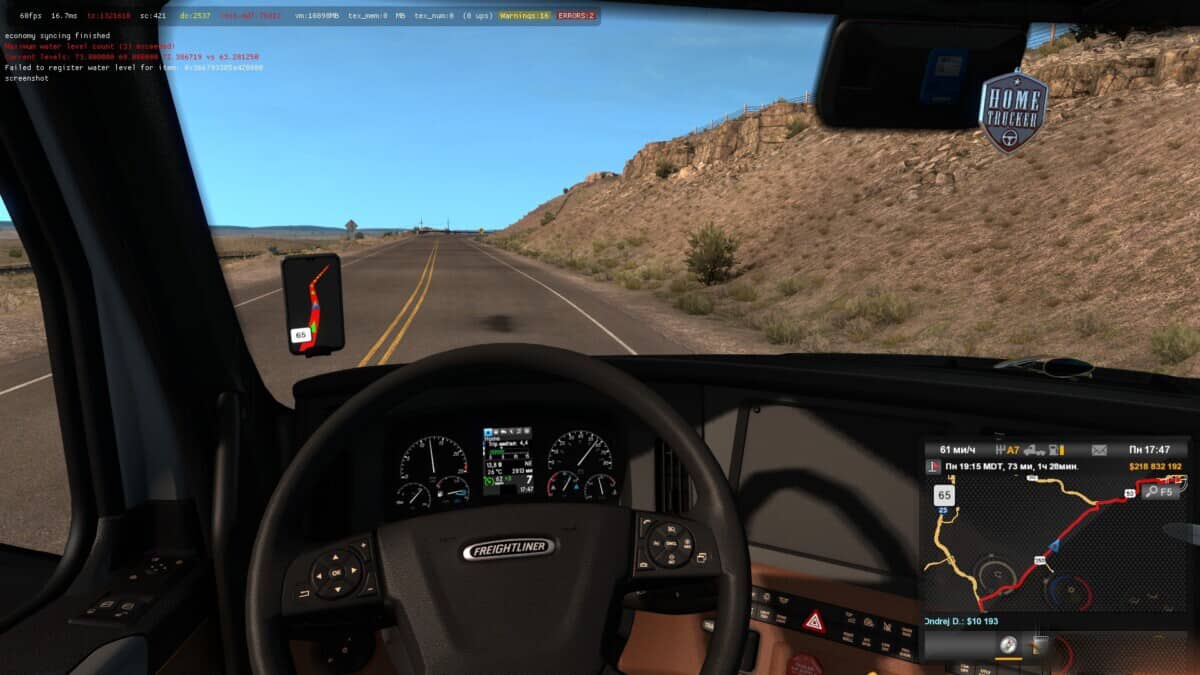Click the red flag destination icon
The width and height of the screenshot is (1200, 675).
coord(934,467)
